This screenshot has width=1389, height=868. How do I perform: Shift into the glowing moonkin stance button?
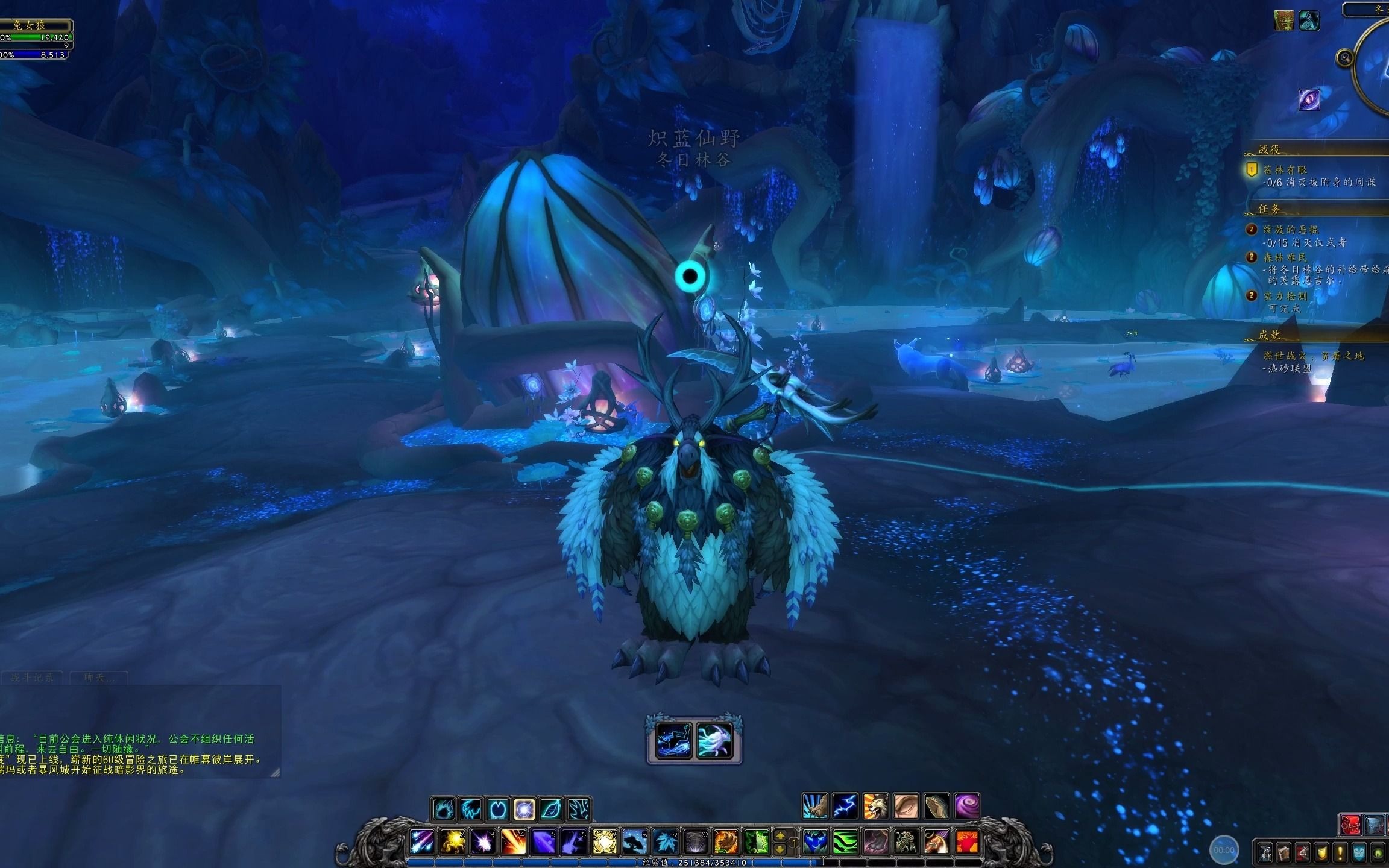[524, 809]
